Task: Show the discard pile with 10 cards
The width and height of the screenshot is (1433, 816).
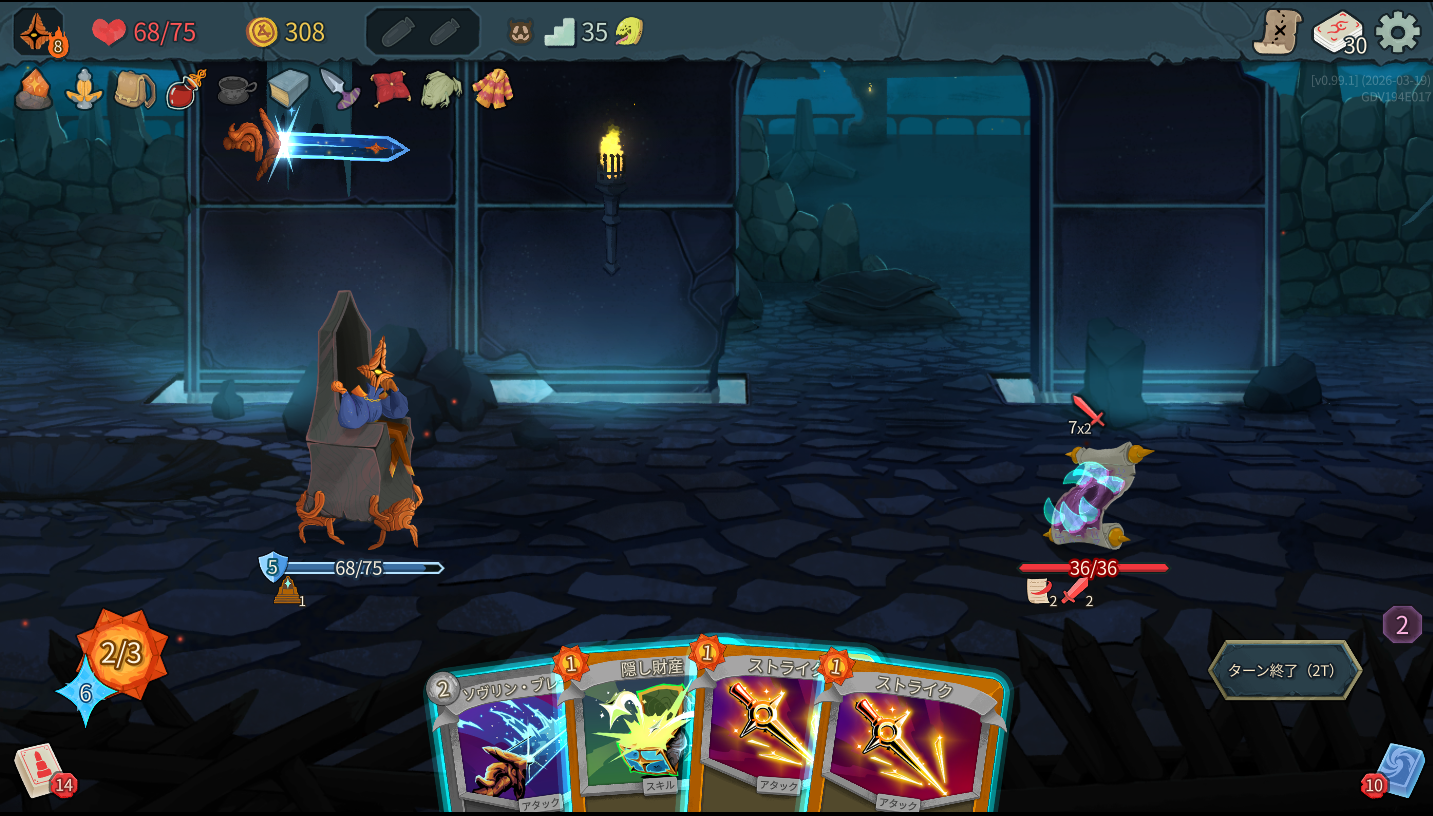Action: 1399,771
